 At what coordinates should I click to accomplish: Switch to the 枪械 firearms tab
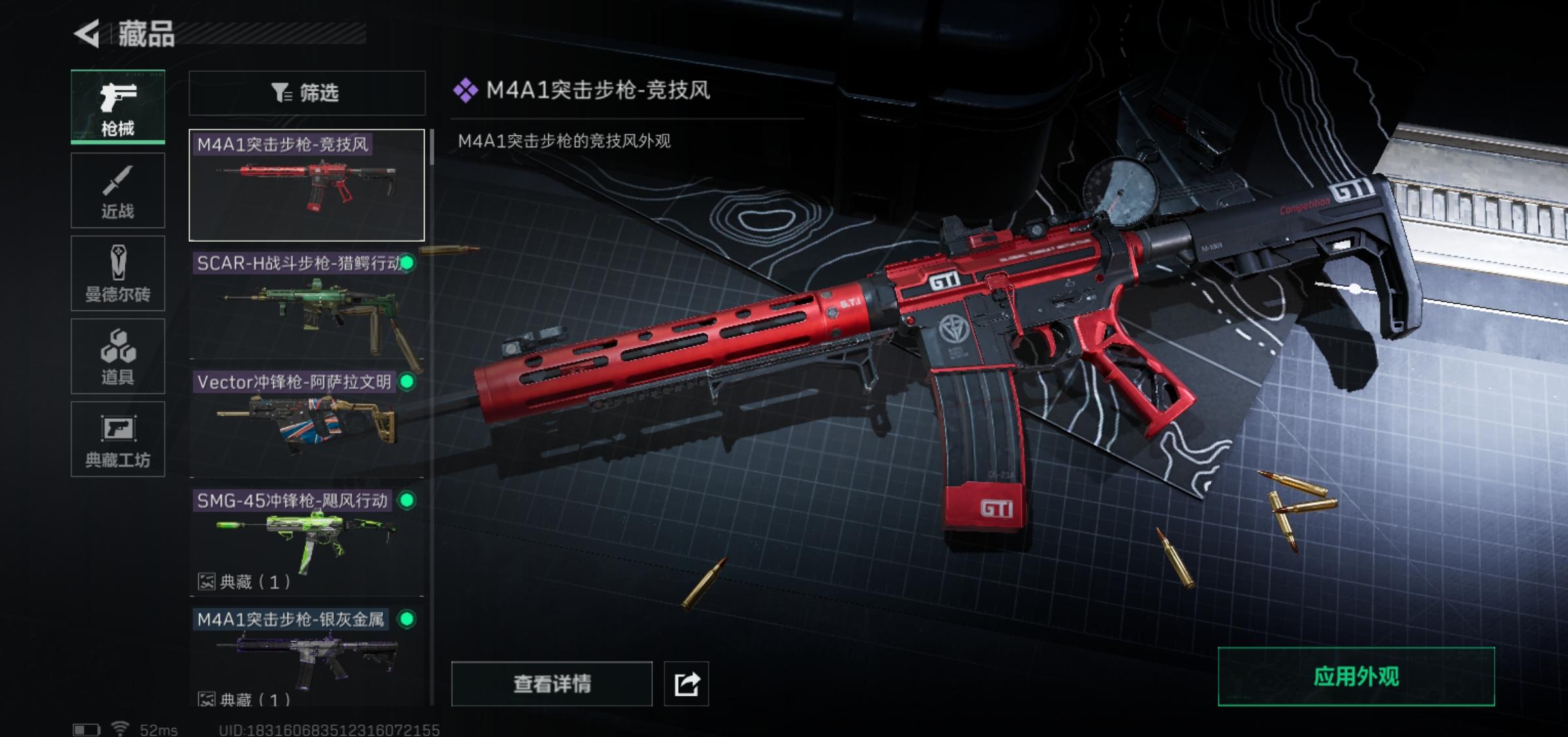(x=118, y=107)
